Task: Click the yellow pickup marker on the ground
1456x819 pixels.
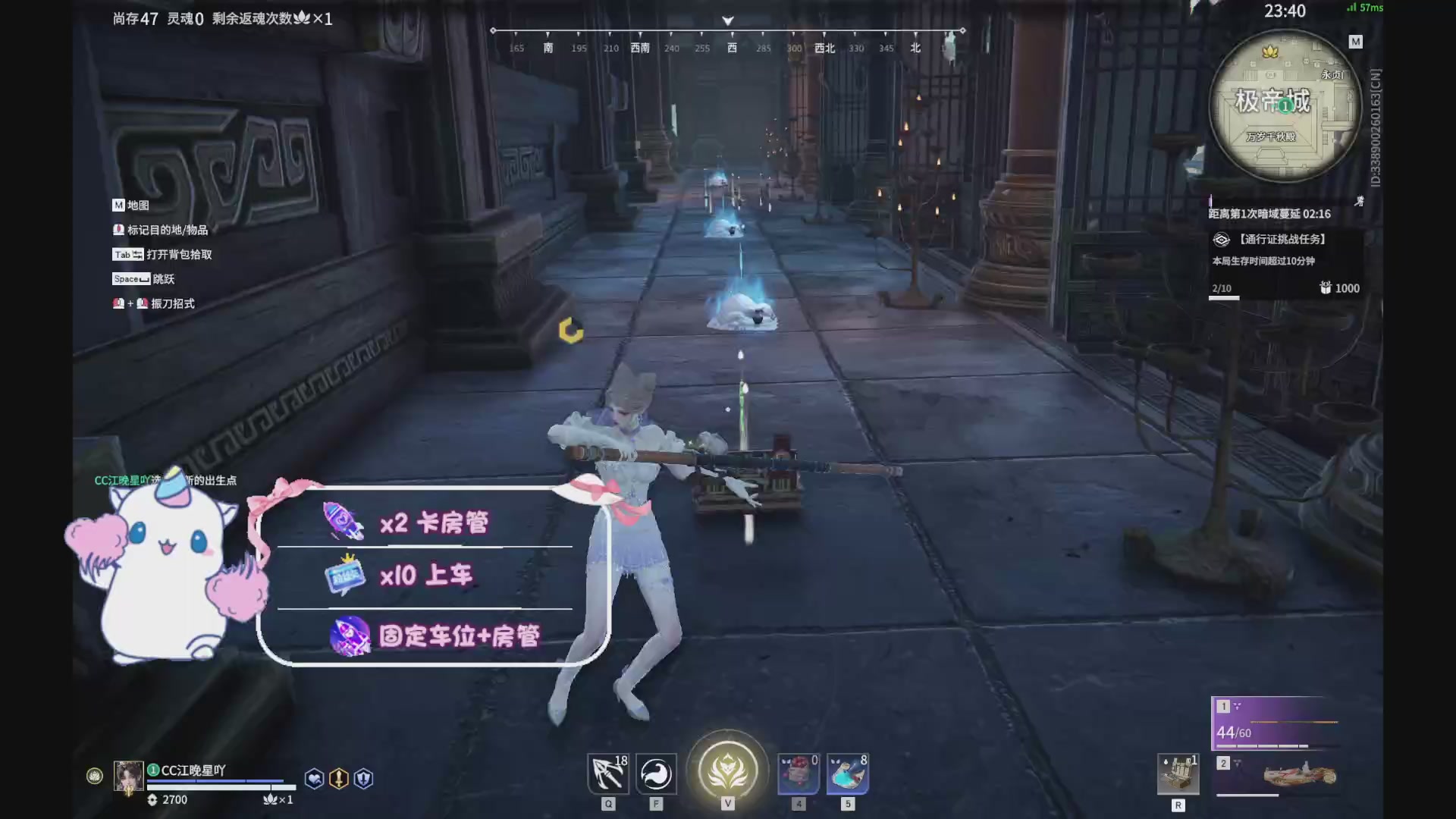Action: (x=571, y=331)
